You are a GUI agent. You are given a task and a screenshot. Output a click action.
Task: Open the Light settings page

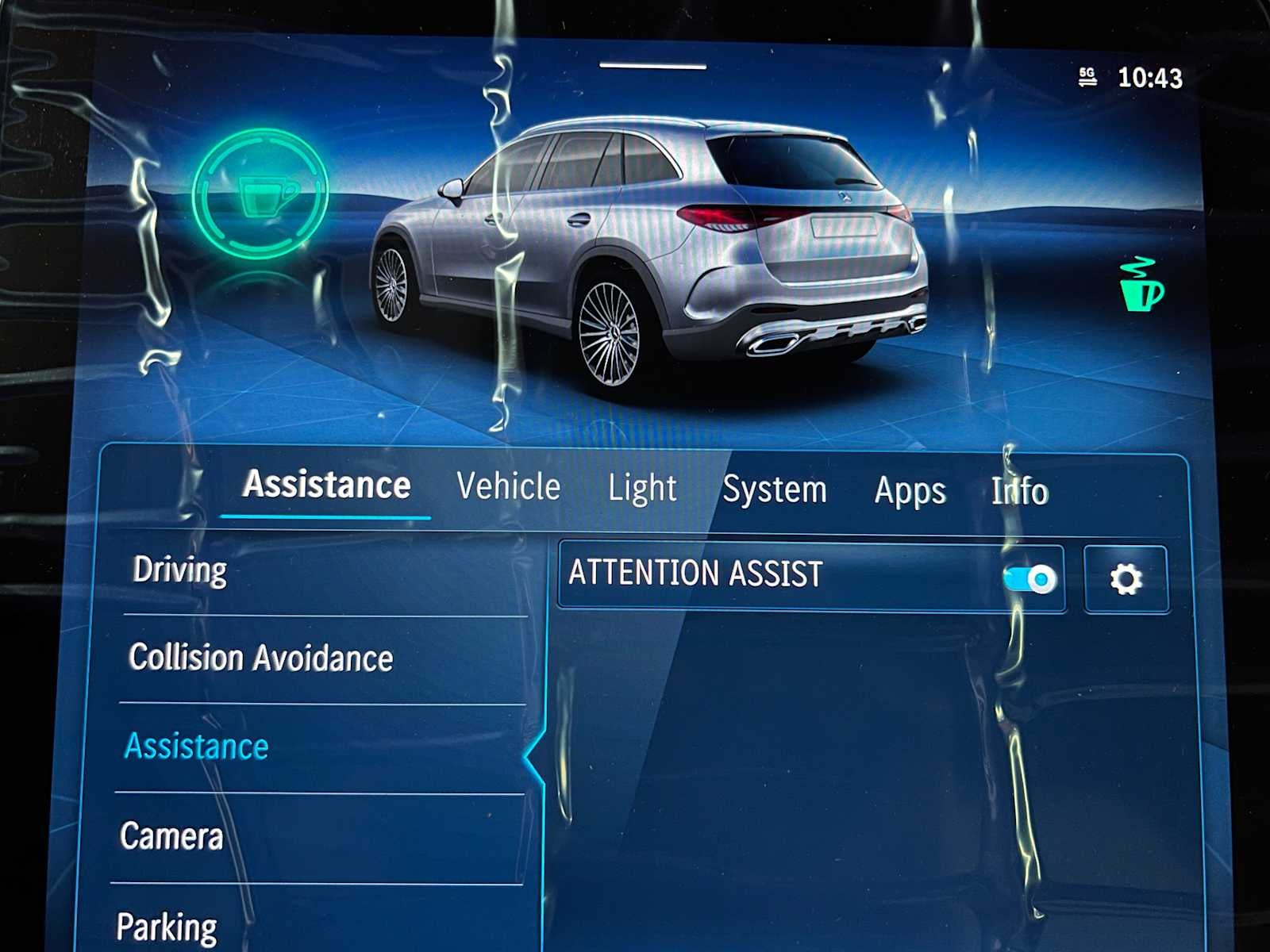click(x=642, y=489)
